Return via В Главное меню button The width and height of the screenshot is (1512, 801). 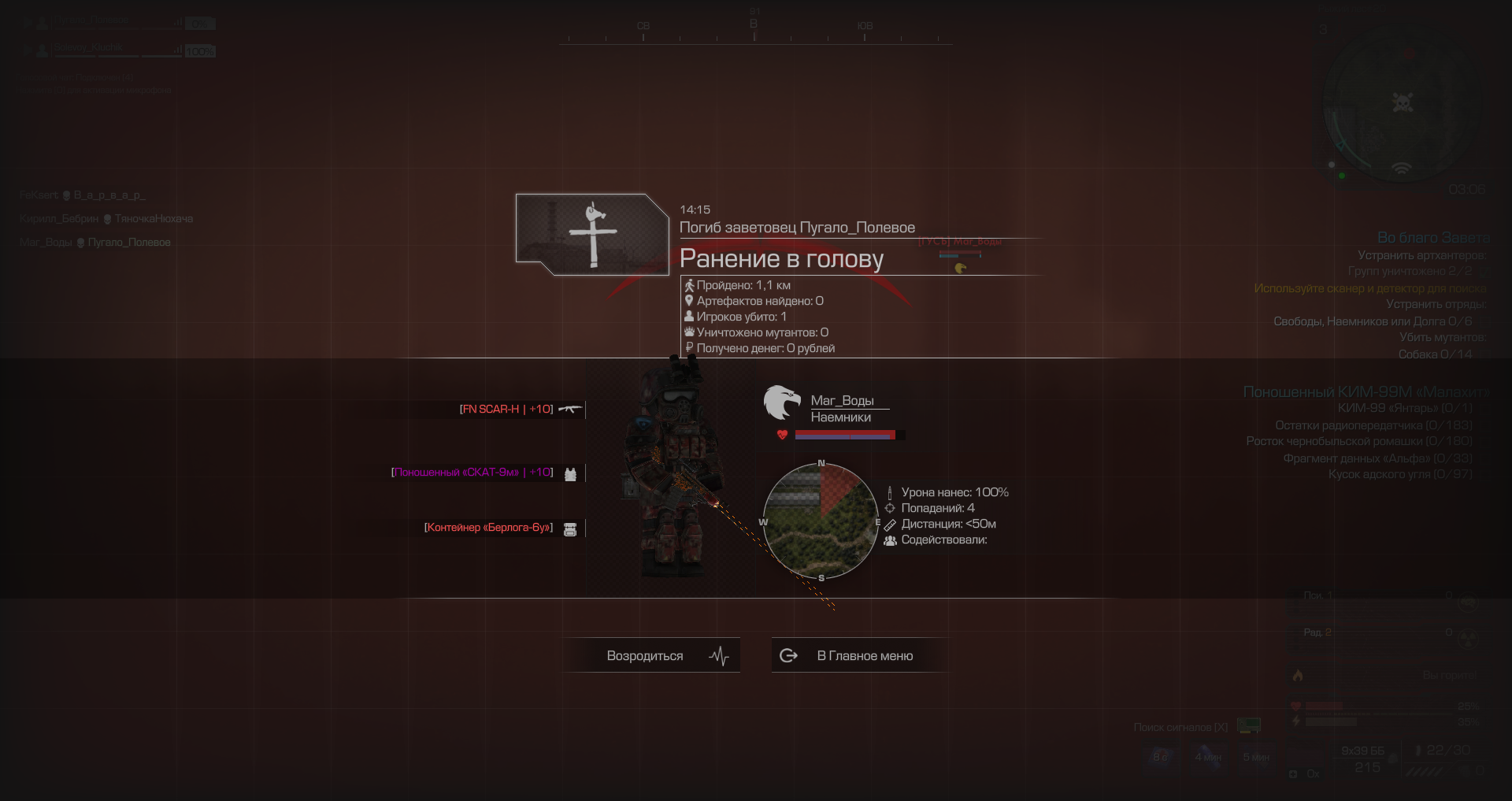[x=860, y=655]
